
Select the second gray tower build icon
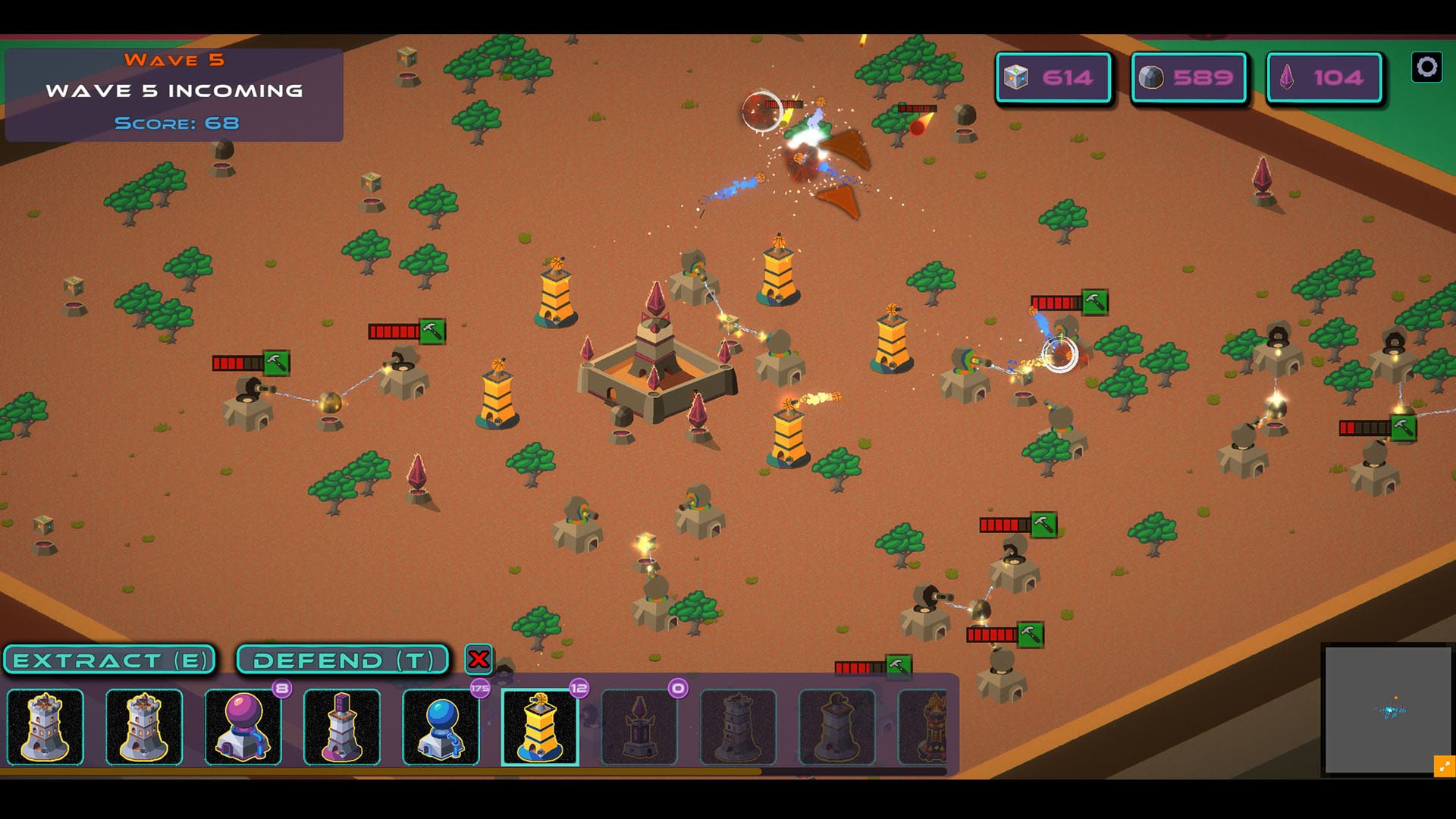click(x=144, y=726)
